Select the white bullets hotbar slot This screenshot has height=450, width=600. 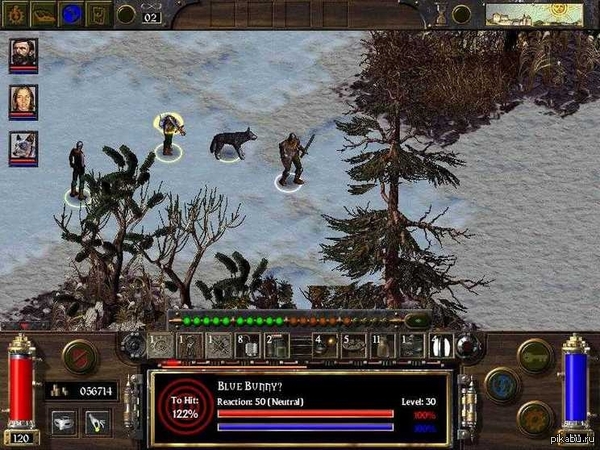pos(441,346)
